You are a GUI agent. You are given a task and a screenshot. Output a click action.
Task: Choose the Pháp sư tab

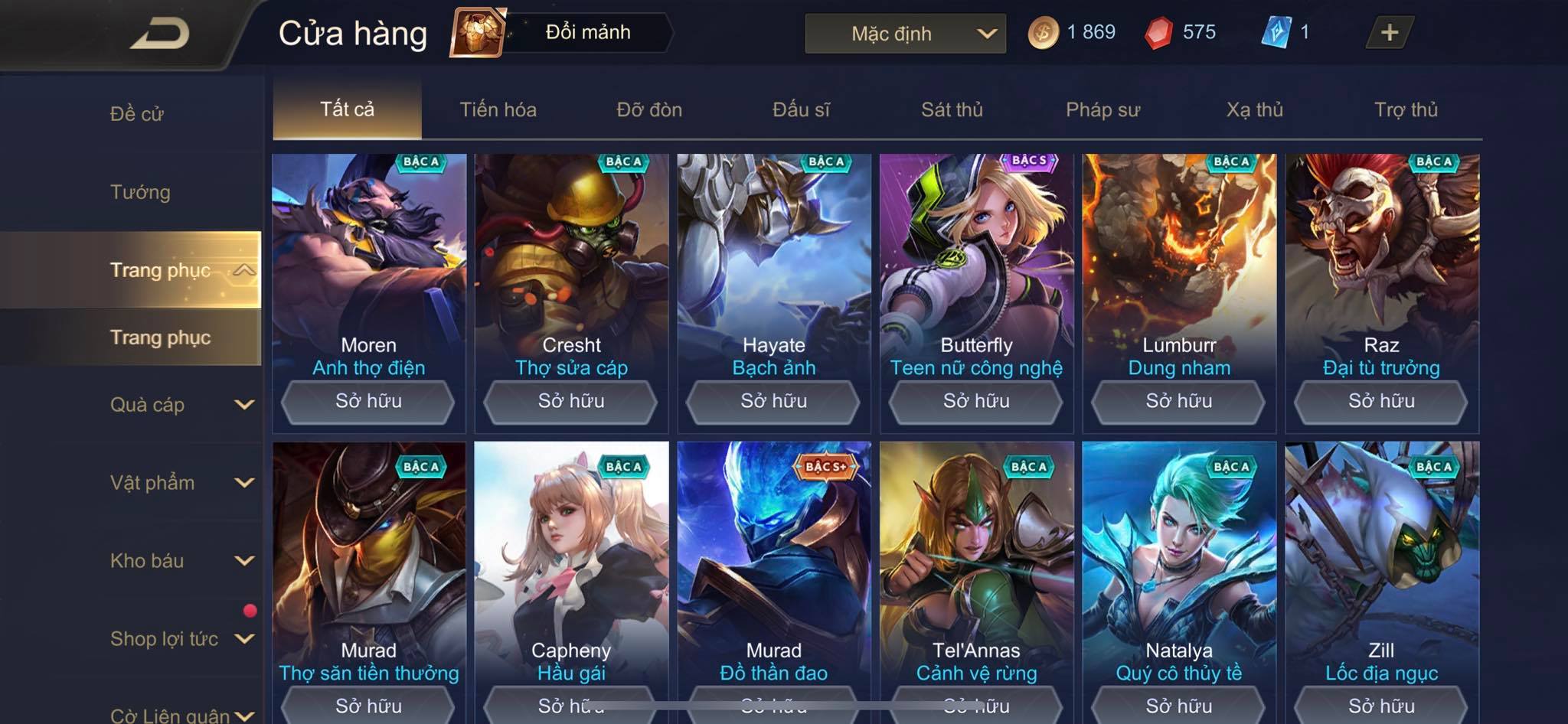(1102, 109)
